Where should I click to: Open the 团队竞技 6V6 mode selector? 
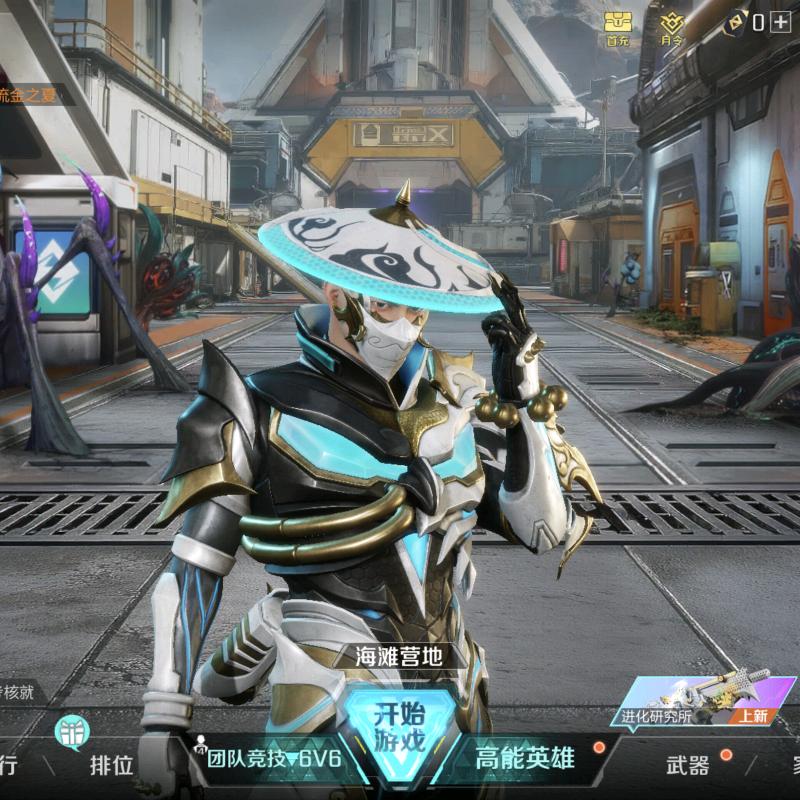click(272, 759)
